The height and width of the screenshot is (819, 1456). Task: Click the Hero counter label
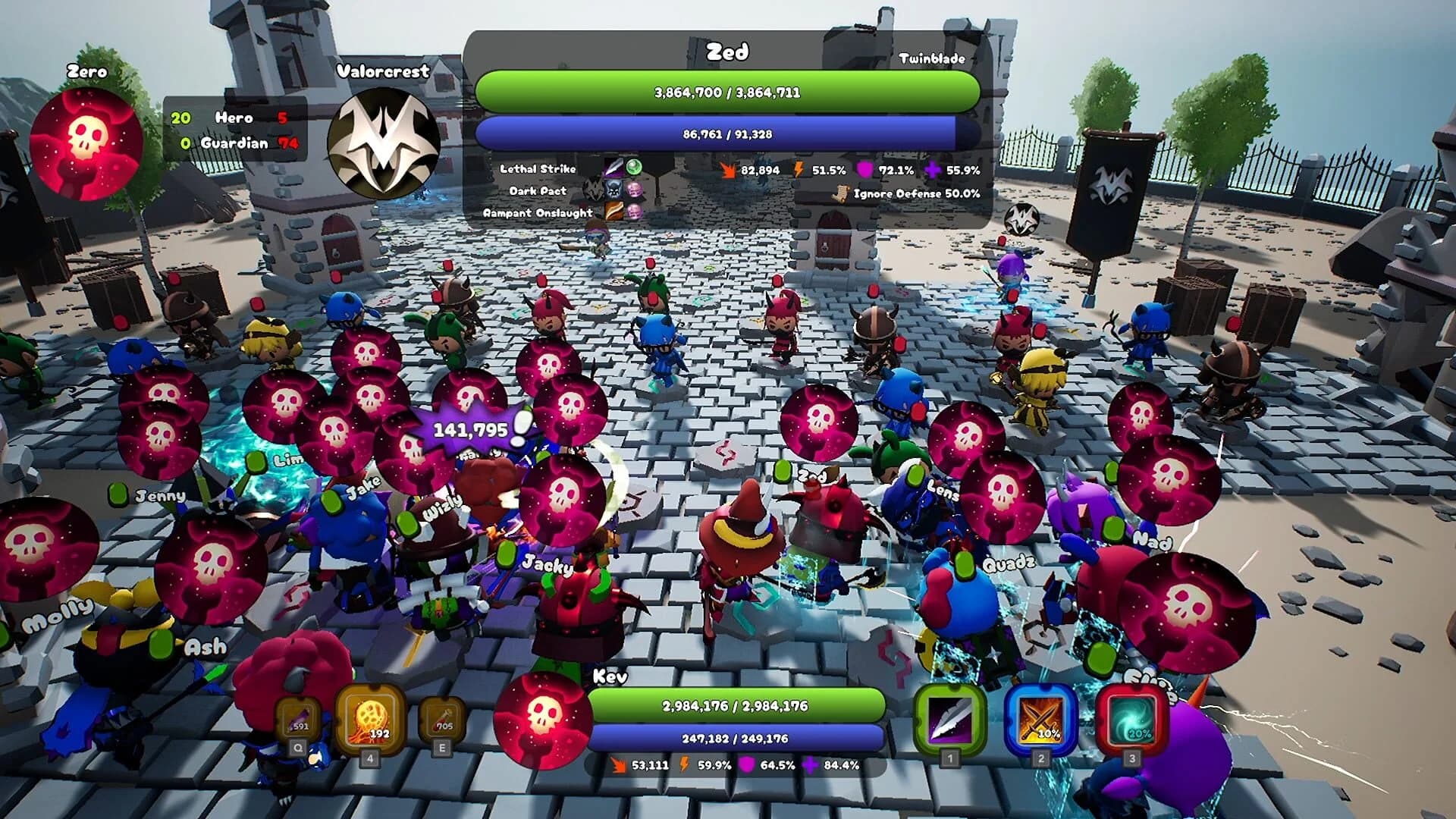pos(235,119)
